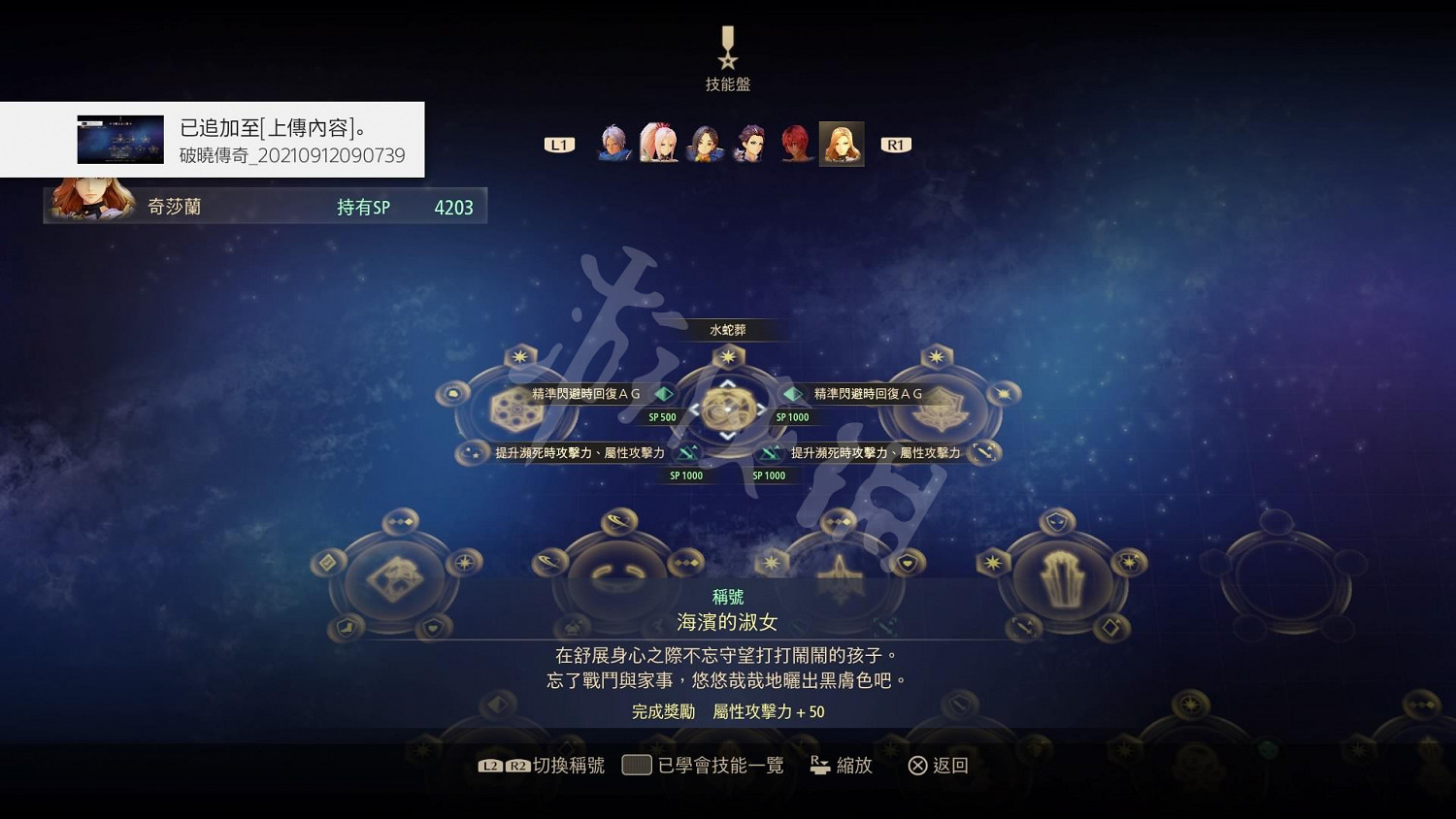Image resolution: width=1456 pixels, height=819 pixels.
Task: Select the SP 500 精準閃避時回復AG skill
Action: click(x=663, y=394)
